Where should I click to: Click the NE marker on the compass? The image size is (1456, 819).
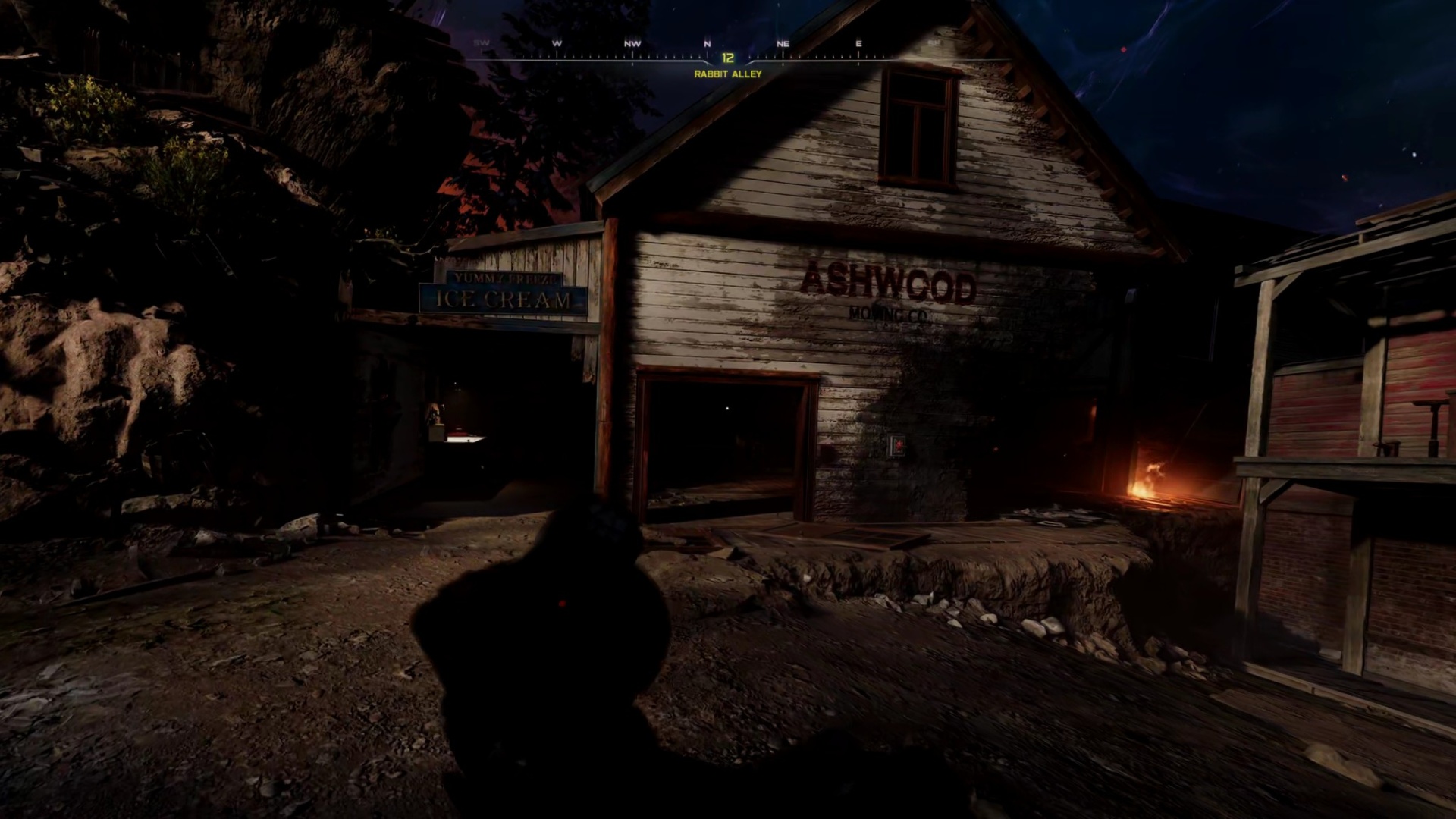pos(782,44)
